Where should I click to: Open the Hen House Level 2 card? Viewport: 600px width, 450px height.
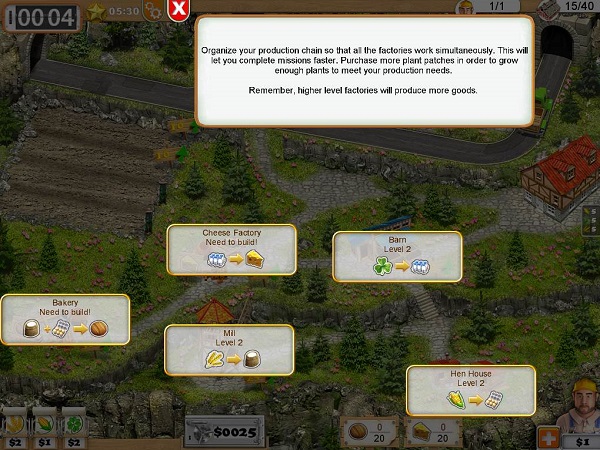pyautogui.click(x=470, y=390)
